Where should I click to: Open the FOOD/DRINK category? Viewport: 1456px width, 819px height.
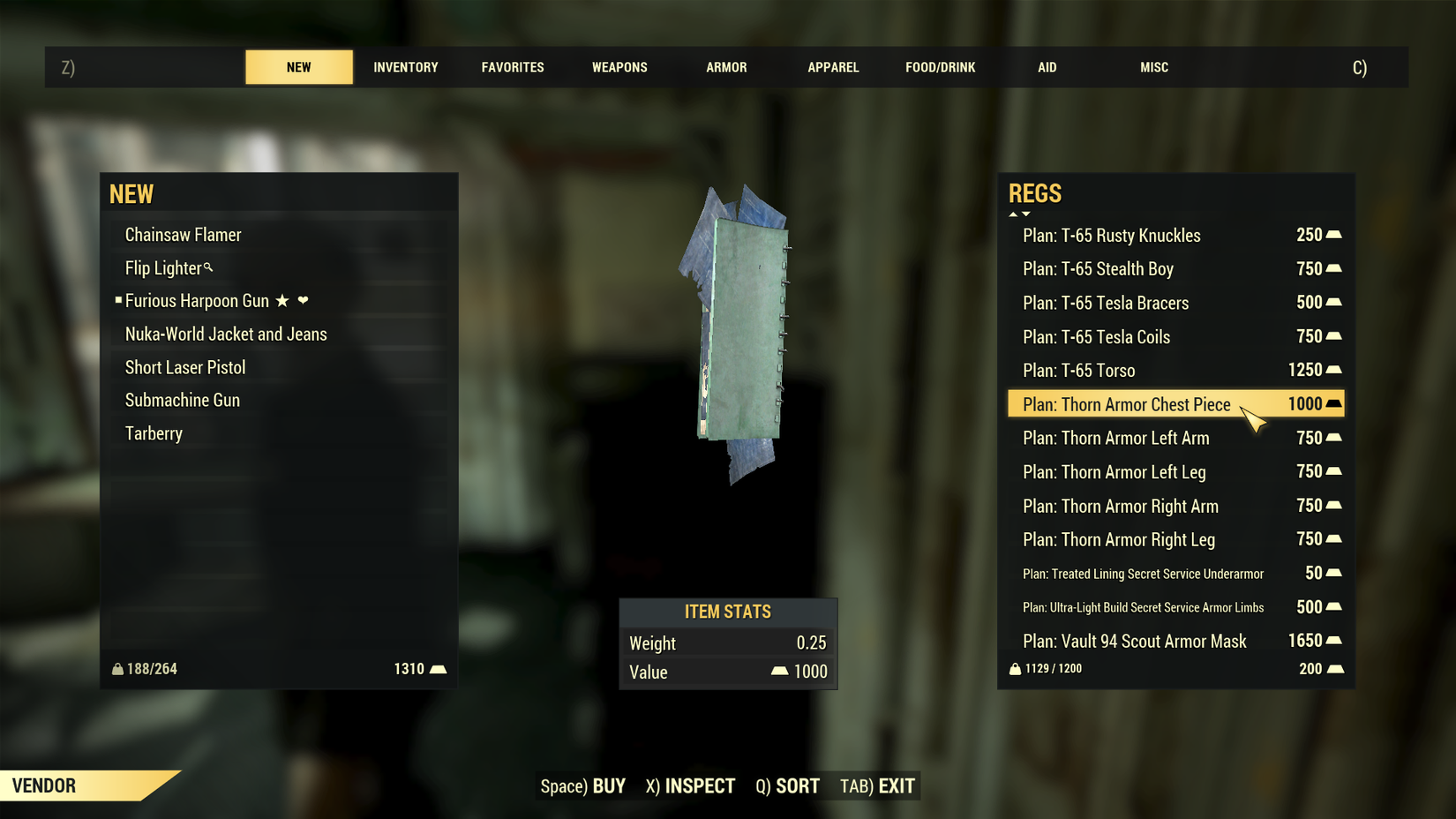pos(940,66)
